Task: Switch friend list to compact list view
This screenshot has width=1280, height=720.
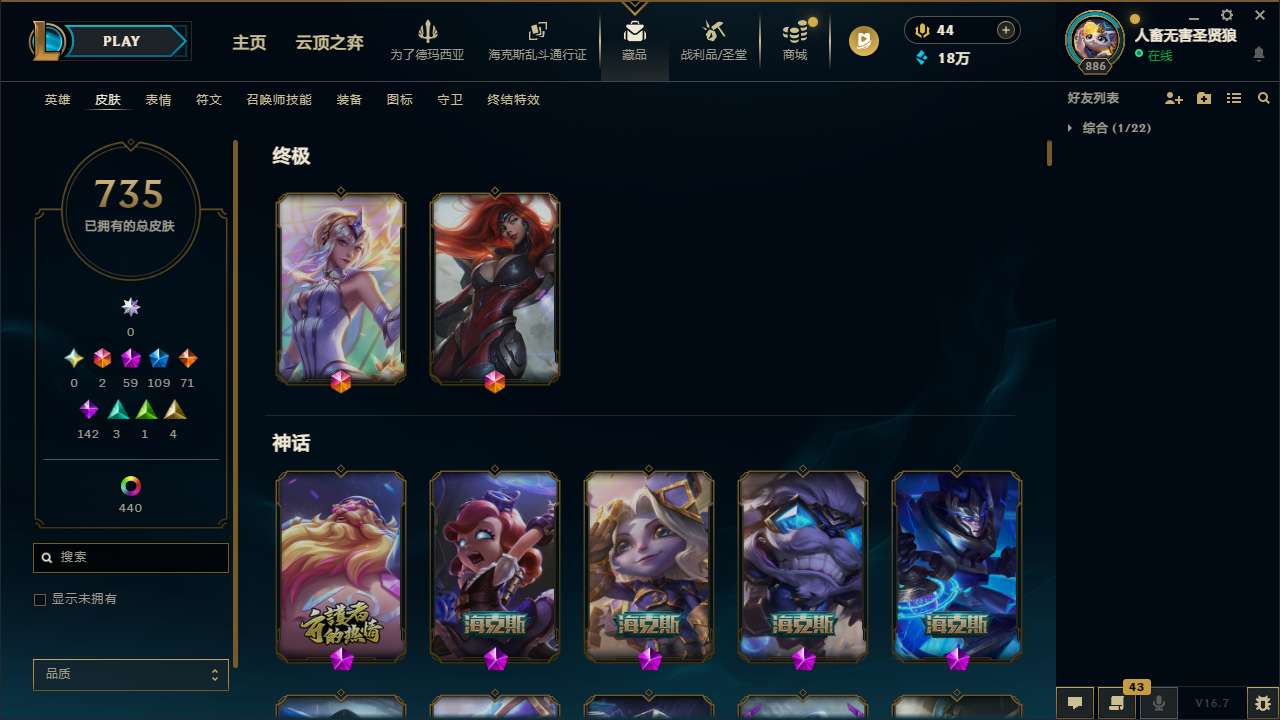Action: tap(1233, 98)
